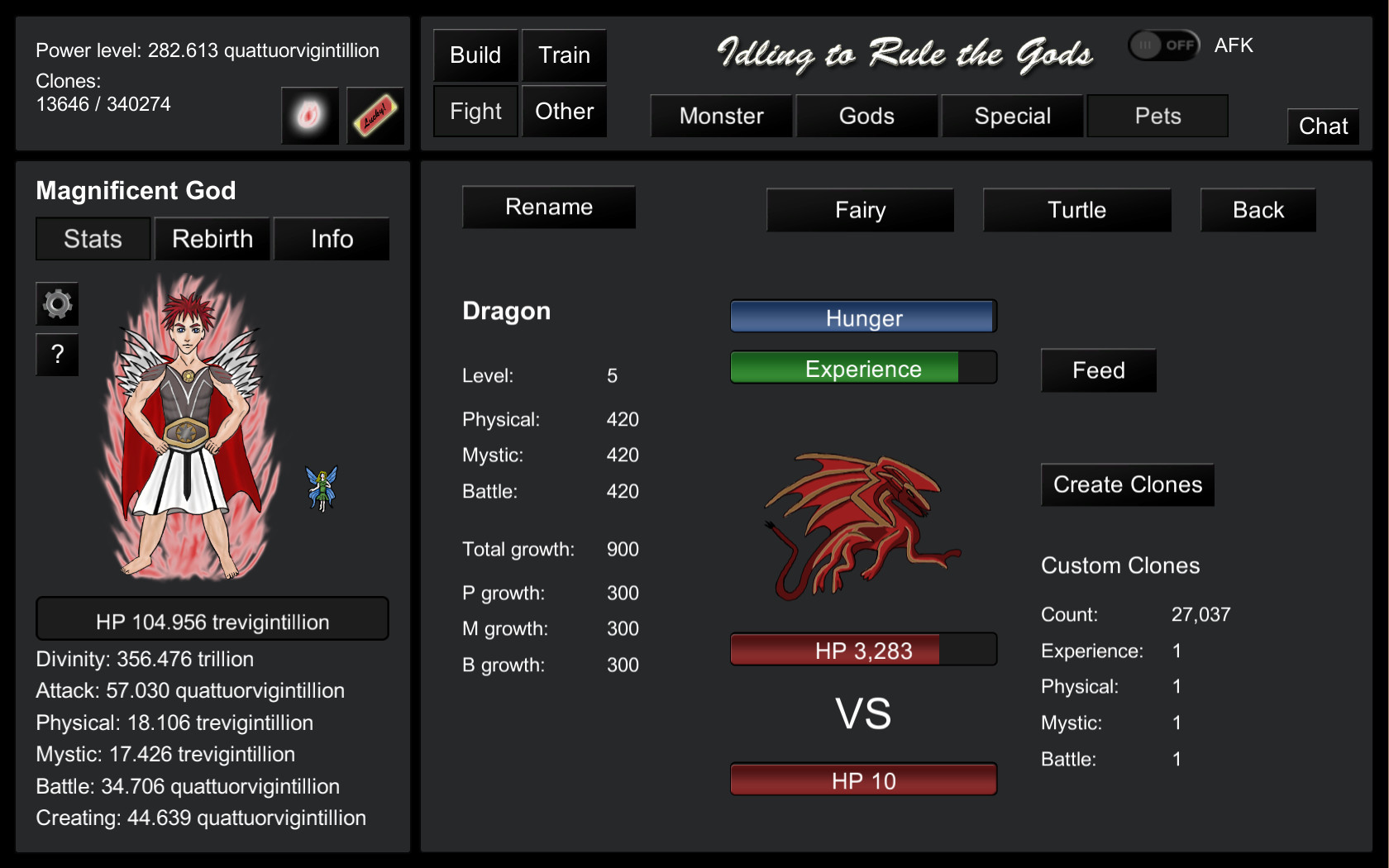Screen dimensions: 1389x868
Task: Open the Pets tab
Action: [x=1157, y=116]
